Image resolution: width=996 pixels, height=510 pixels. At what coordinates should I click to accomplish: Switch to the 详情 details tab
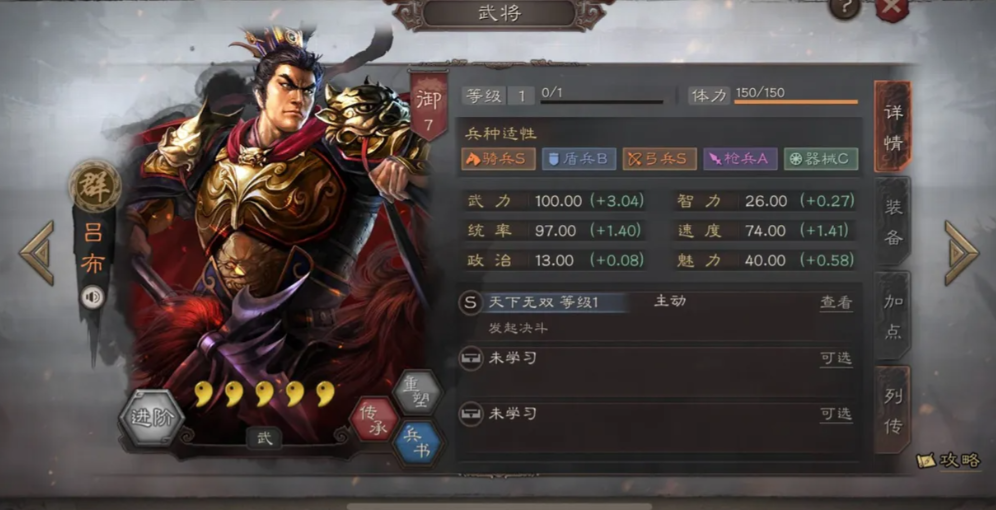click(892, 126)
